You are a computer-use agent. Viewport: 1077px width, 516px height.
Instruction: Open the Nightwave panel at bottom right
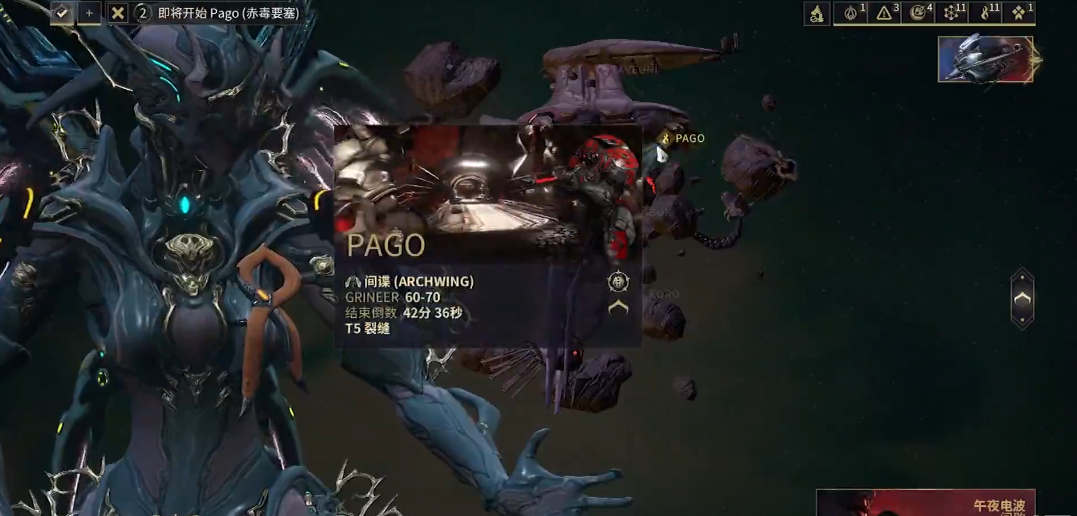click(925, 503)
